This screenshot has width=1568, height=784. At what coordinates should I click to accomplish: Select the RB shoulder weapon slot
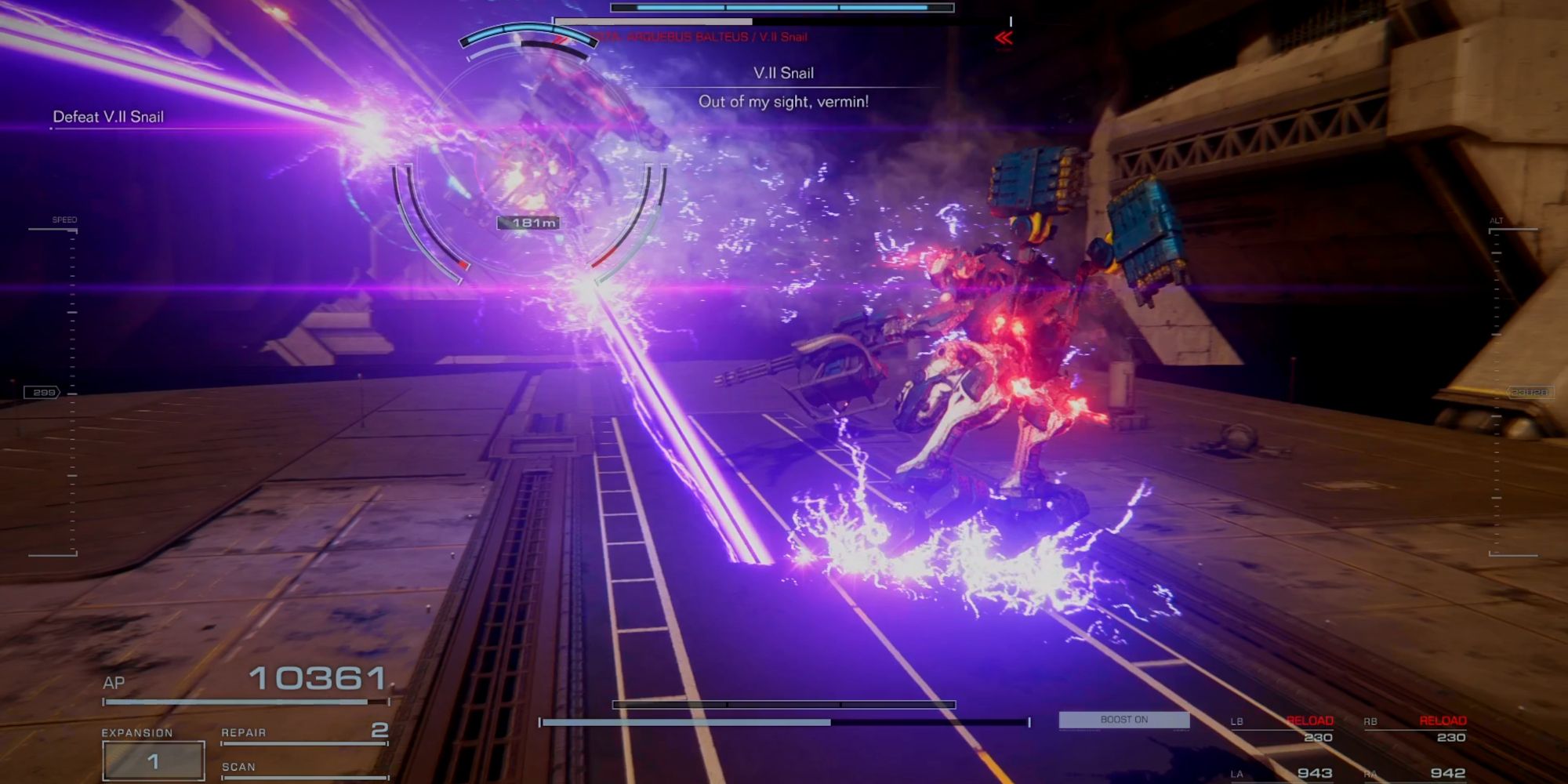[x=1415, y=729]
